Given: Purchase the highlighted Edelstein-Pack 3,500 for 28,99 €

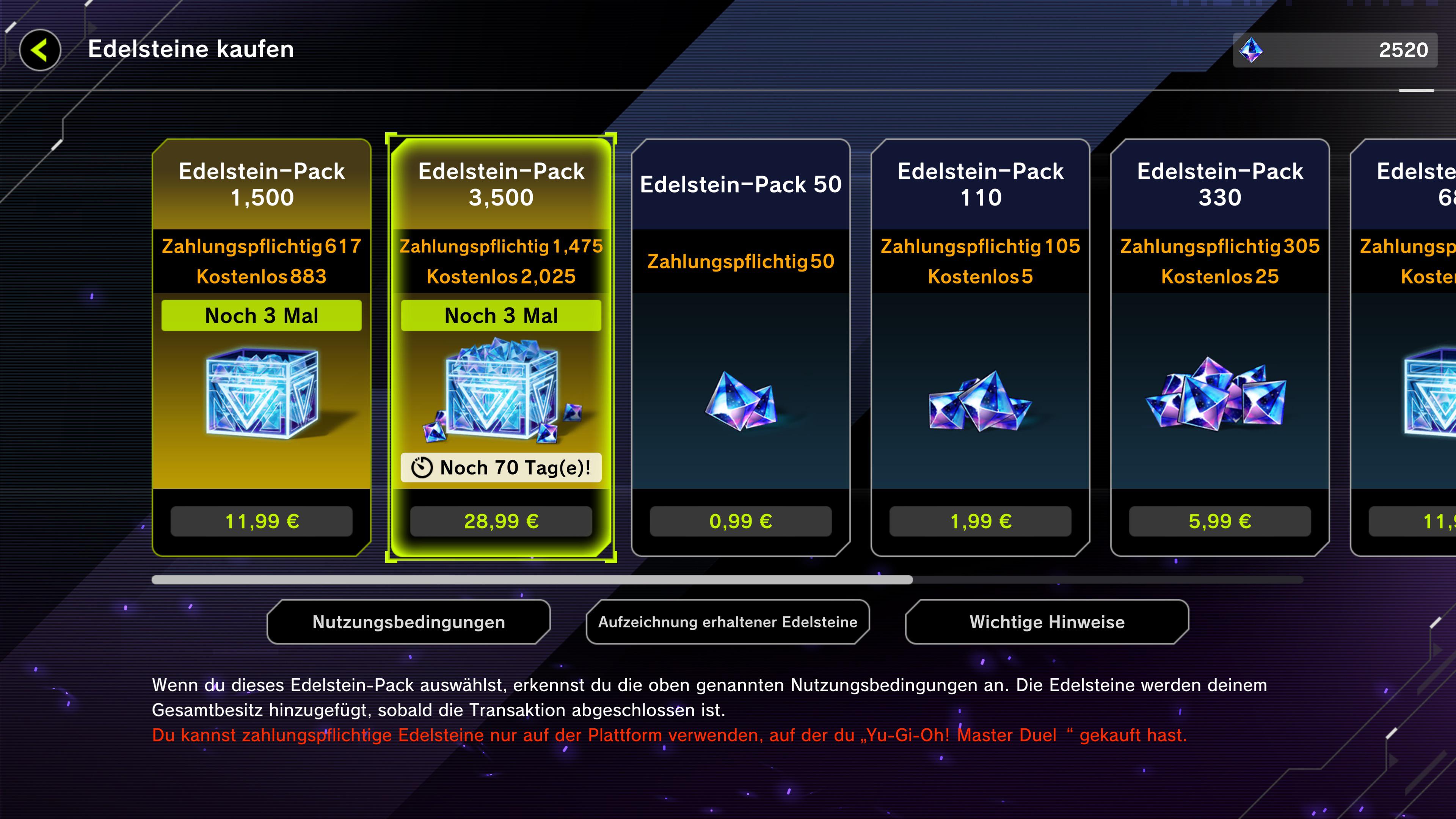Looking at the screenshot, I should [501, 521].
